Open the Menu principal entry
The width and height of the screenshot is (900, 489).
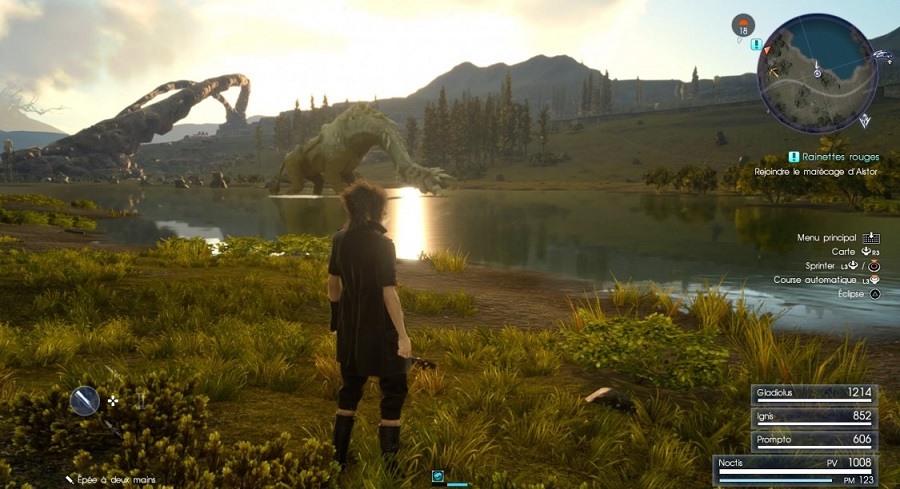coord(827,237)
